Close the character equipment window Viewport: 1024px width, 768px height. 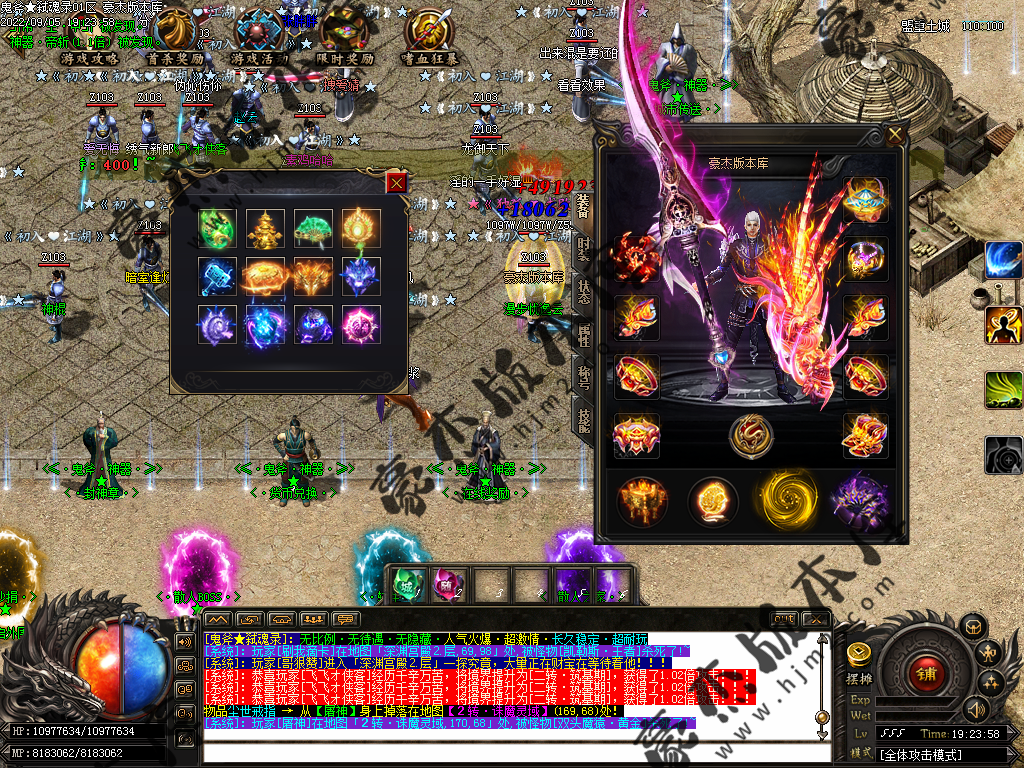tap(894, 133)
